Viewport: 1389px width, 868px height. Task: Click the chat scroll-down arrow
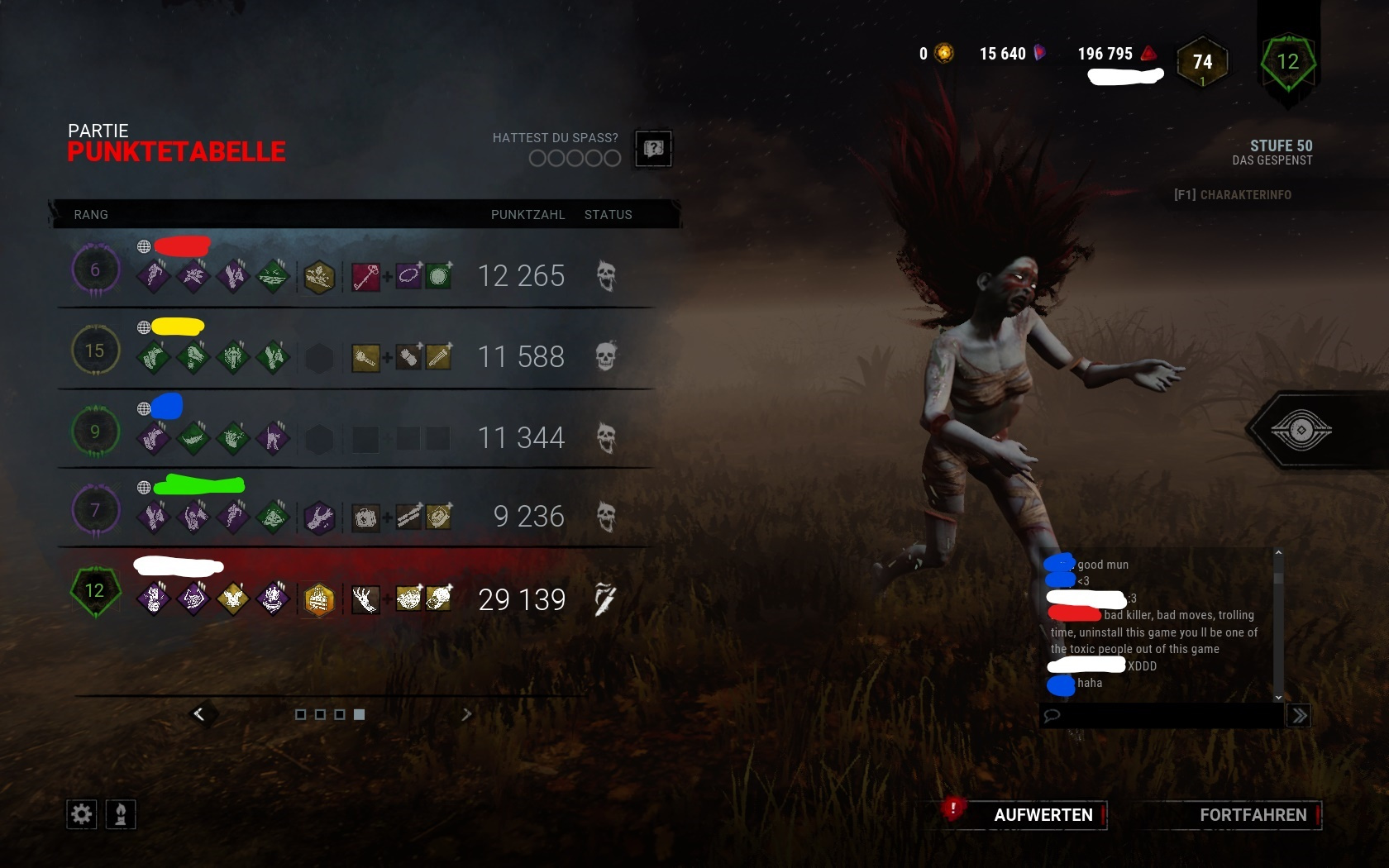1278,696
